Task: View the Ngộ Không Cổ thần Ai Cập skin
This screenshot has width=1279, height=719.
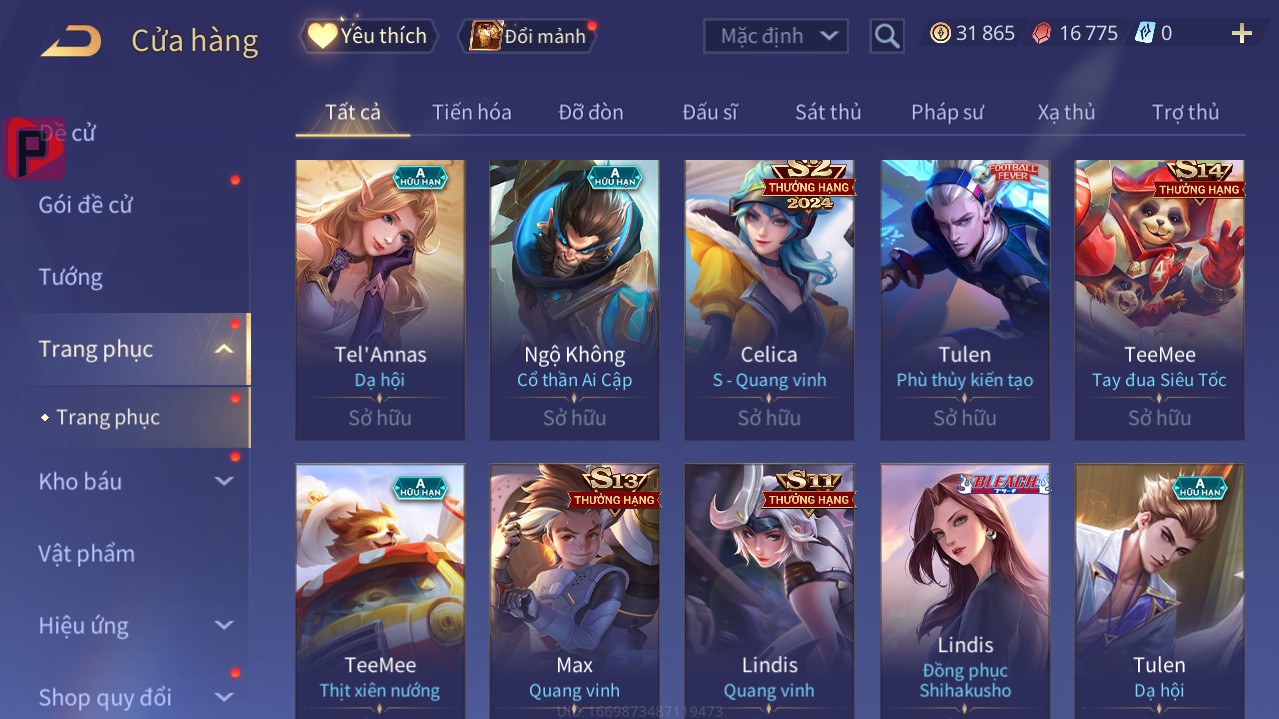Action: 574,299
